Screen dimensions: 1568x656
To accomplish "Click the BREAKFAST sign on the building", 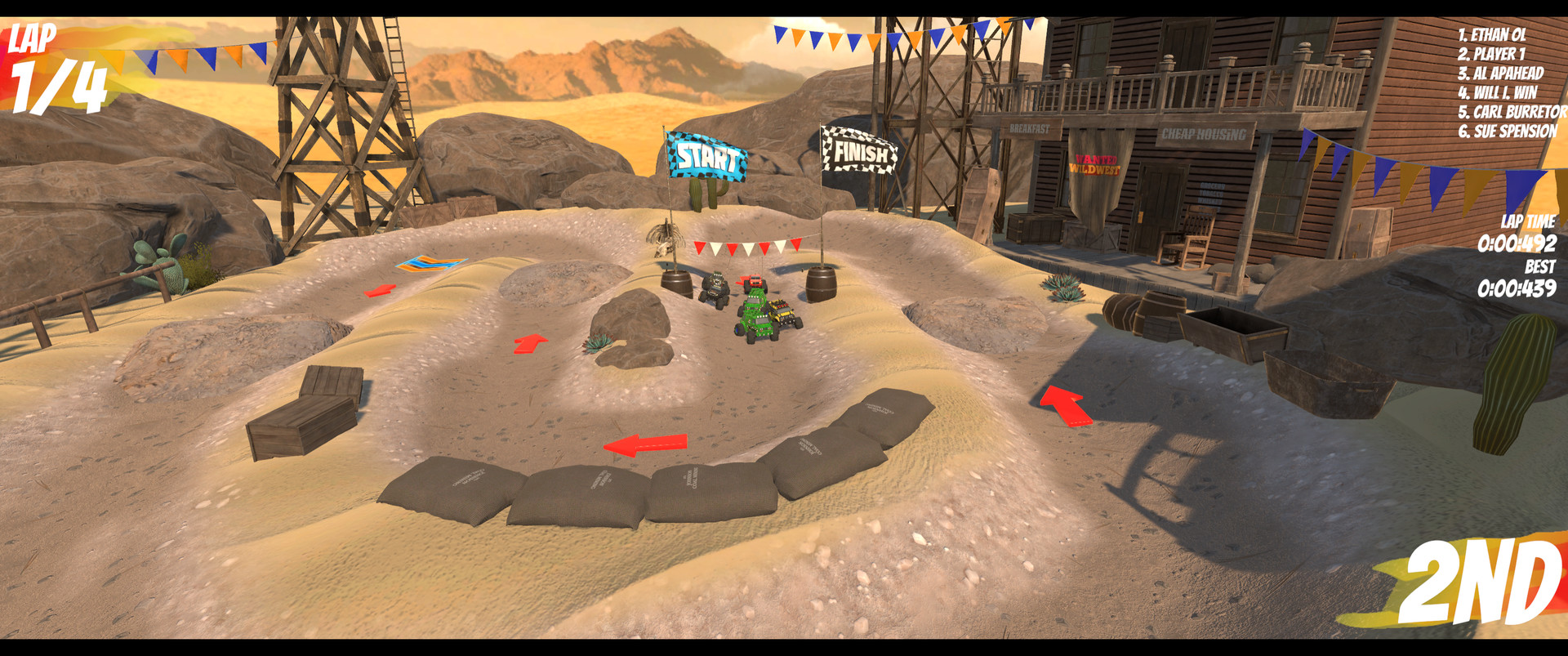I will [1030, 127].
